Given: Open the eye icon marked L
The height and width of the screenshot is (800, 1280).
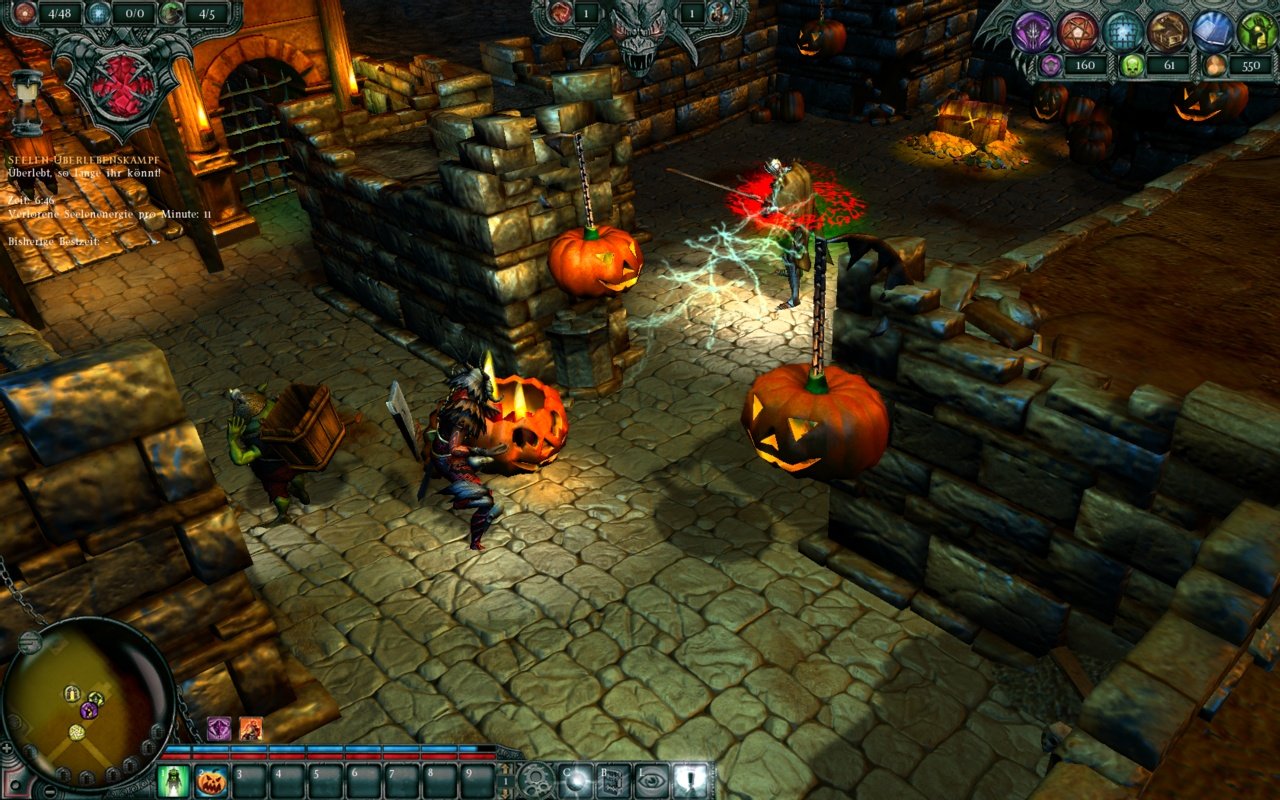Looking at the screenshot, I should 651,778.
